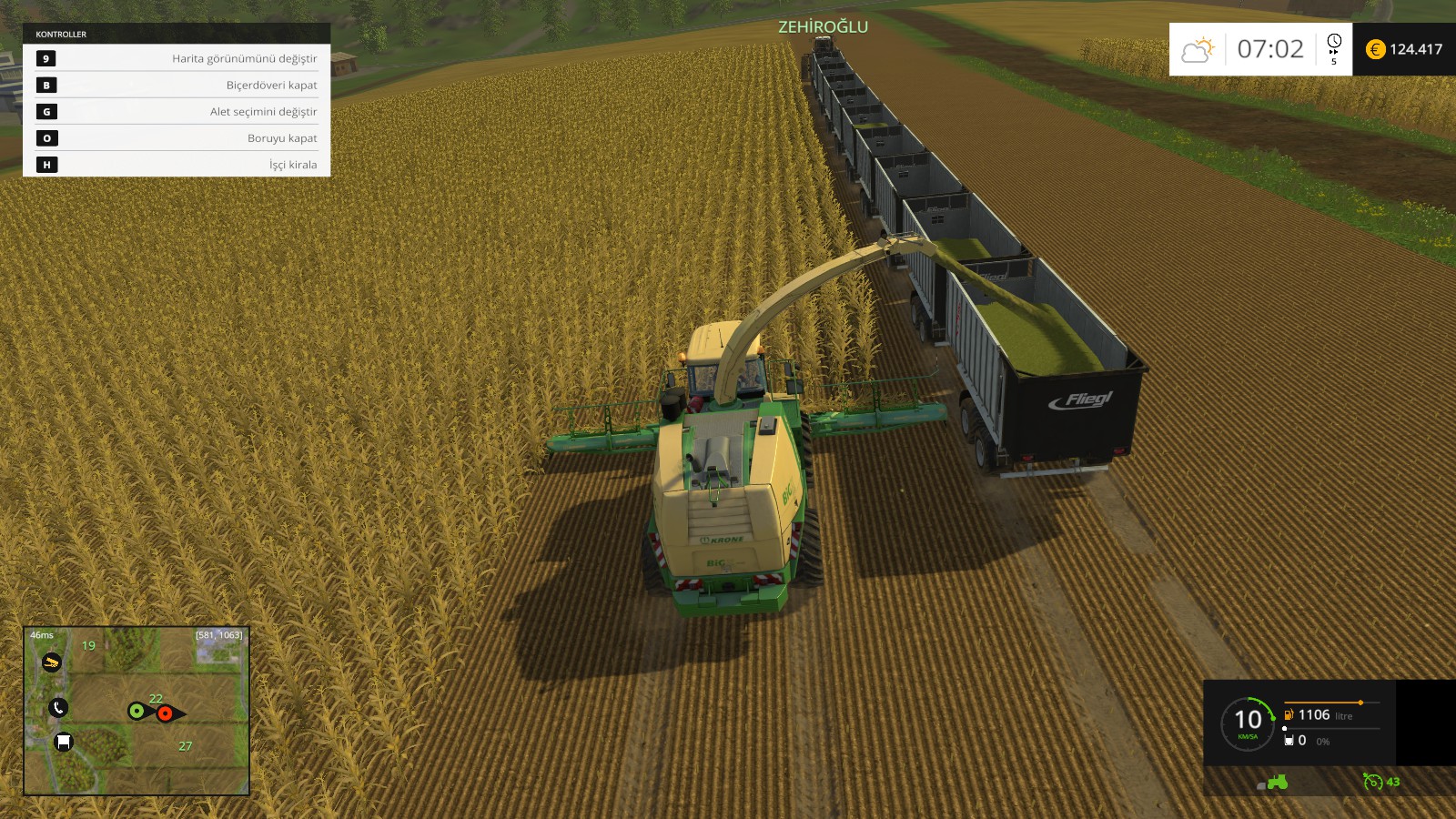Open the KONTROLLER panel header
Viewport: 1456px width, 819px height.
tap(59, 35)
